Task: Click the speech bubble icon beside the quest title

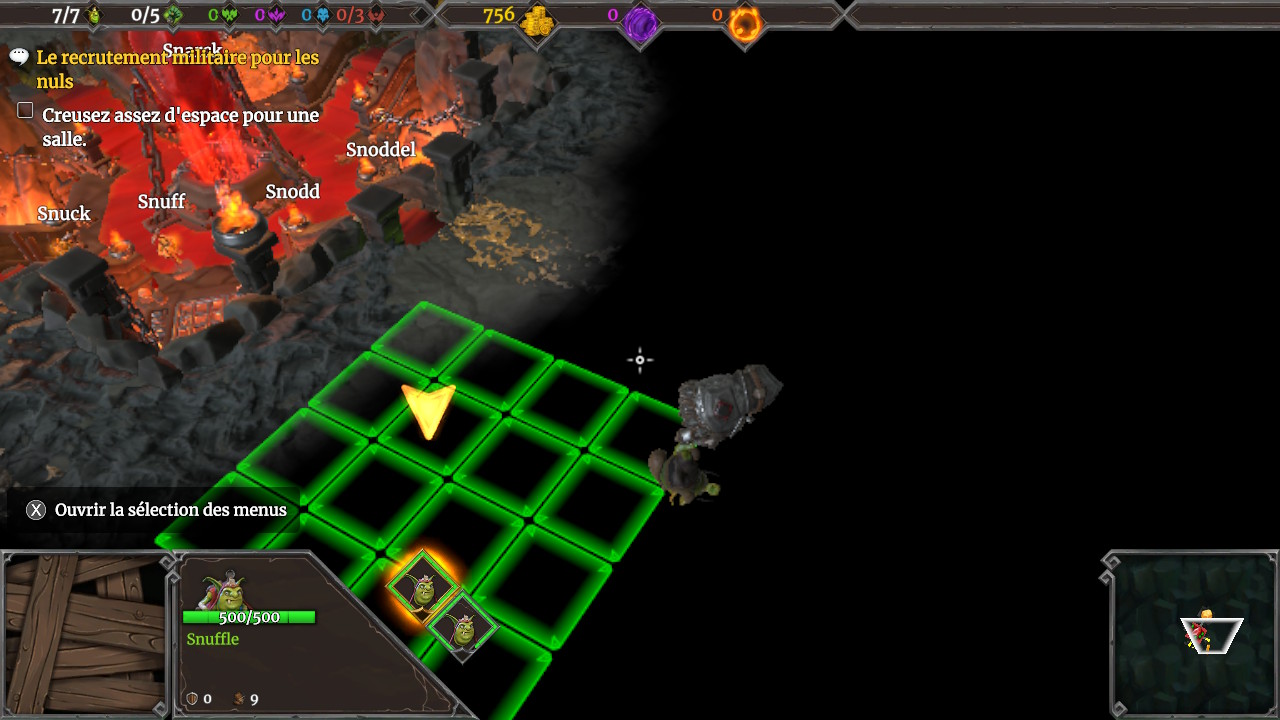Action: [x=19, y=57]
